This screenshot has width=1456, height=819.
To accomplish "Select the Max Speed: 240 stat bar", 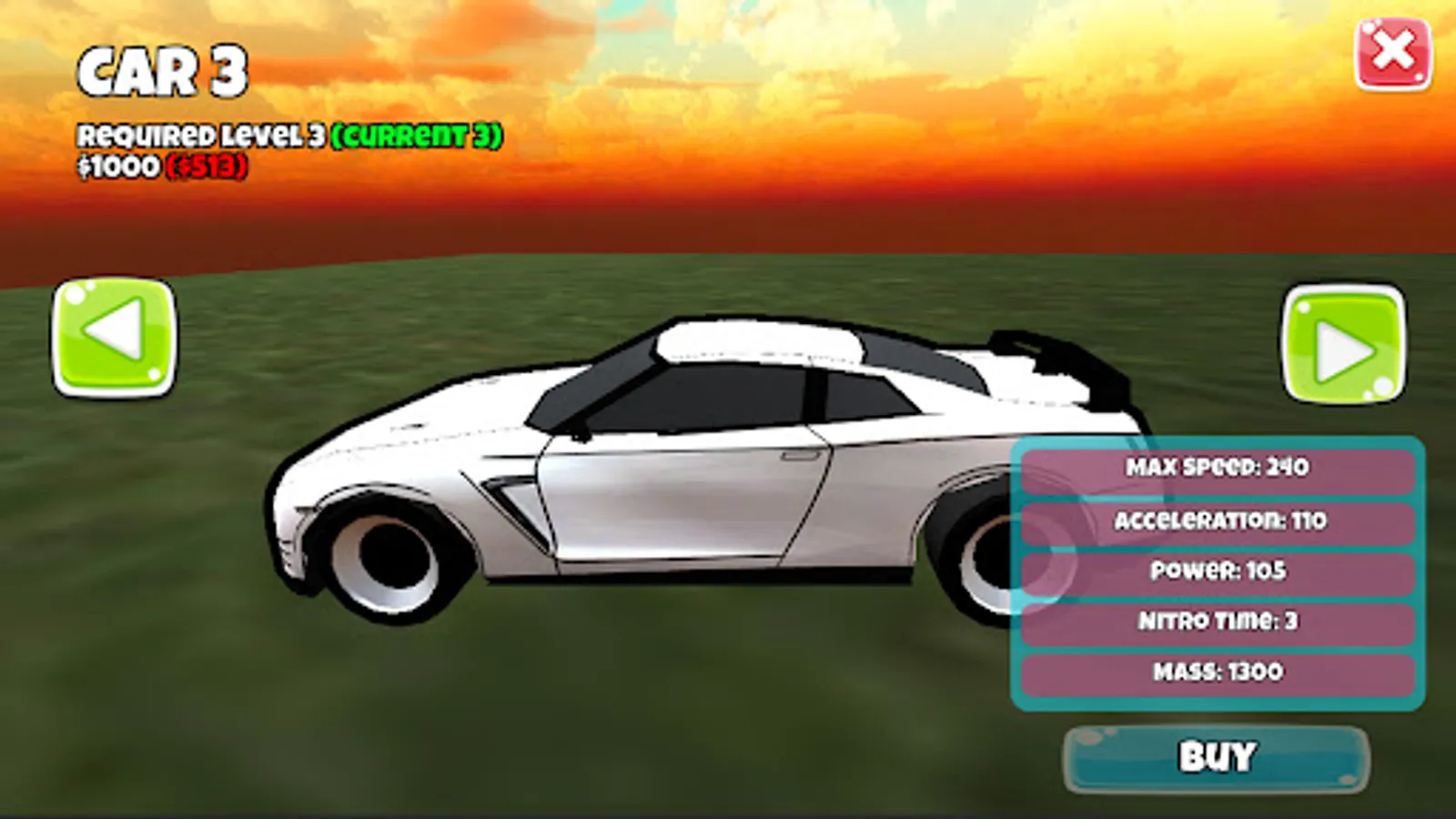I will tap(1218, 470).
